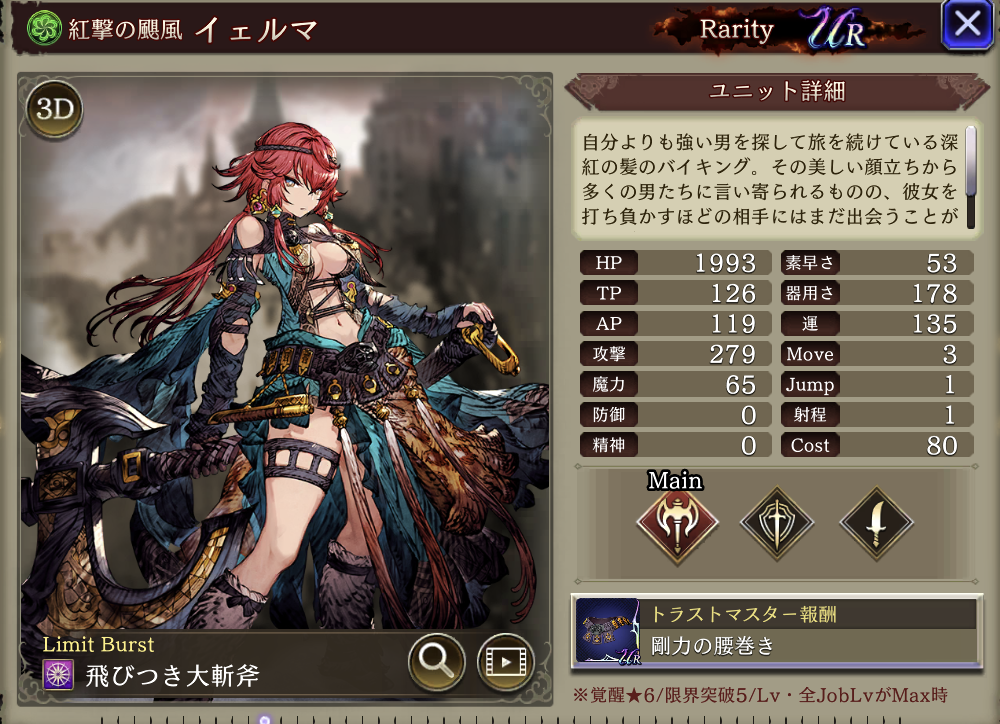The width and height of the screenshot is (1000, 724).
Task: Select the 飛びつき大斬斧 Limit Burst icon
Action: click(58, 675)
